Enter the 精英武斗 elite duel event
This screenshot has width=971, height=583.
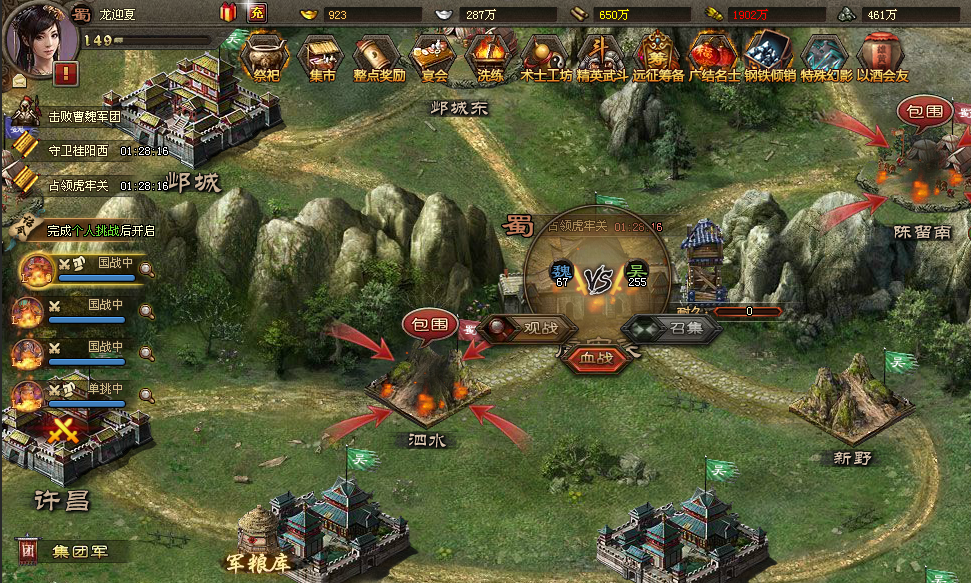click(602, 55)
